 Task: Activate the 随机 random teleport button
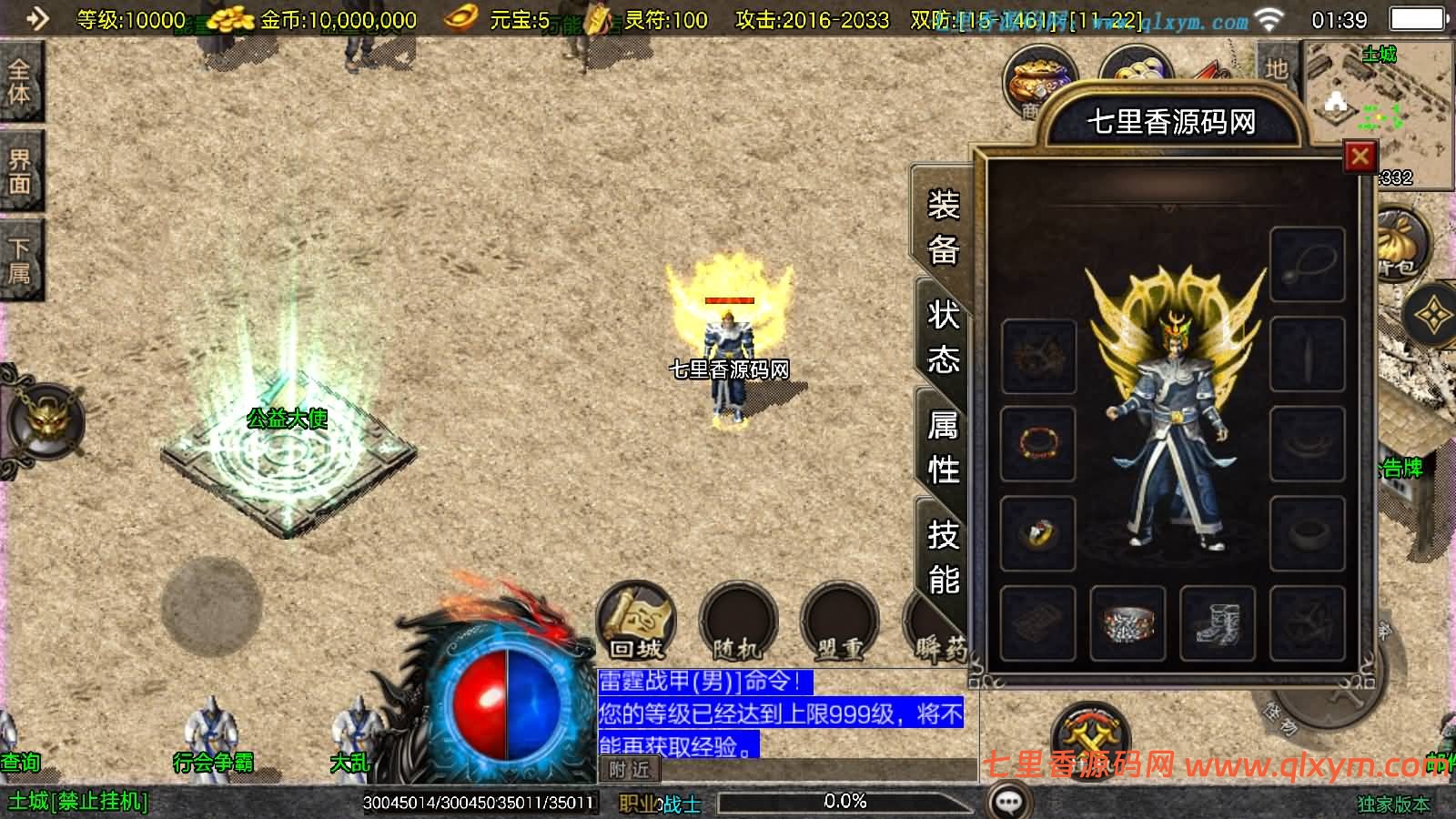point(738,623)
